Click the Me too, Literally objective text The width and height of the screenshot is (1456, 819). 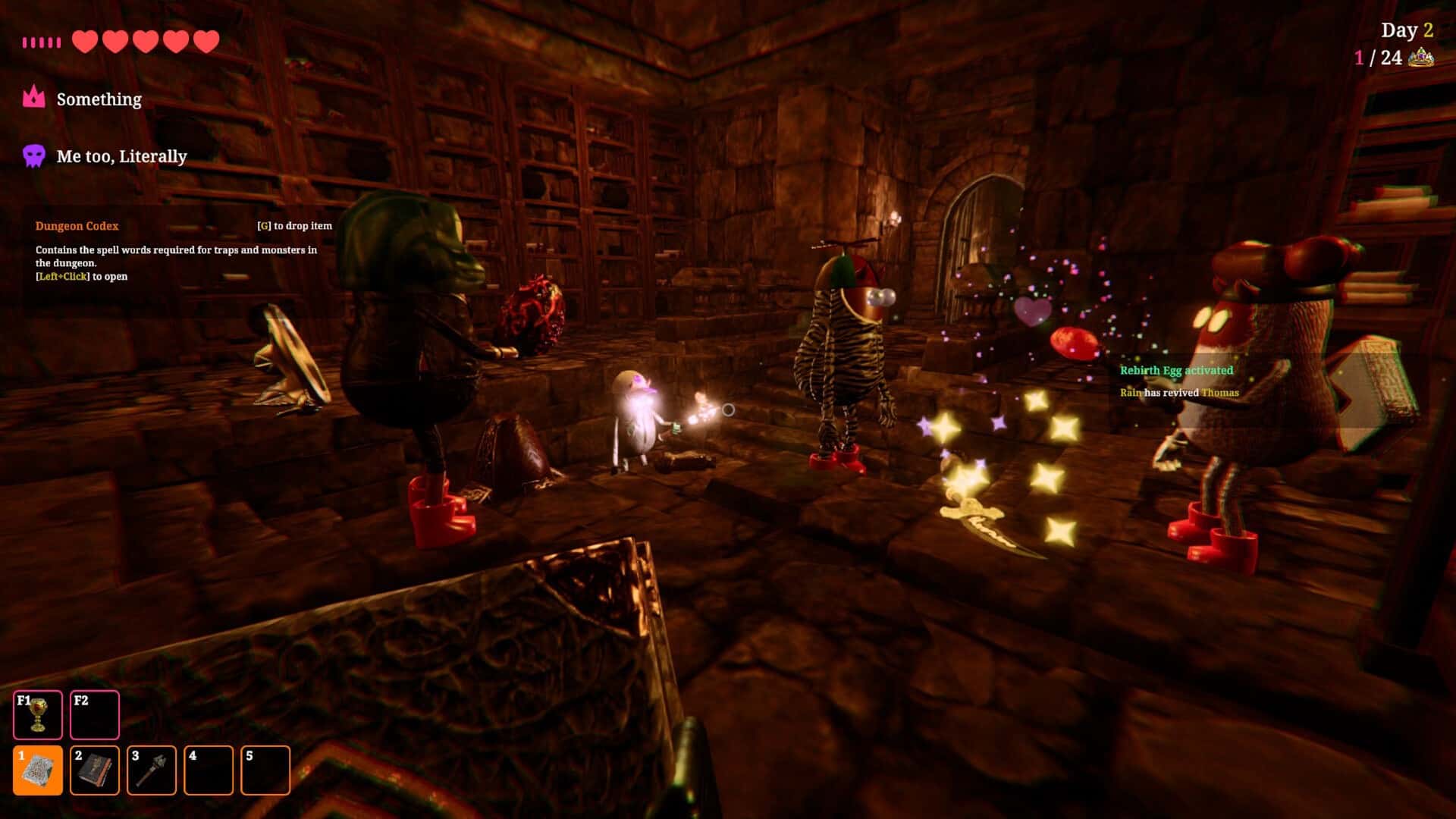click(x=122, y=157)
